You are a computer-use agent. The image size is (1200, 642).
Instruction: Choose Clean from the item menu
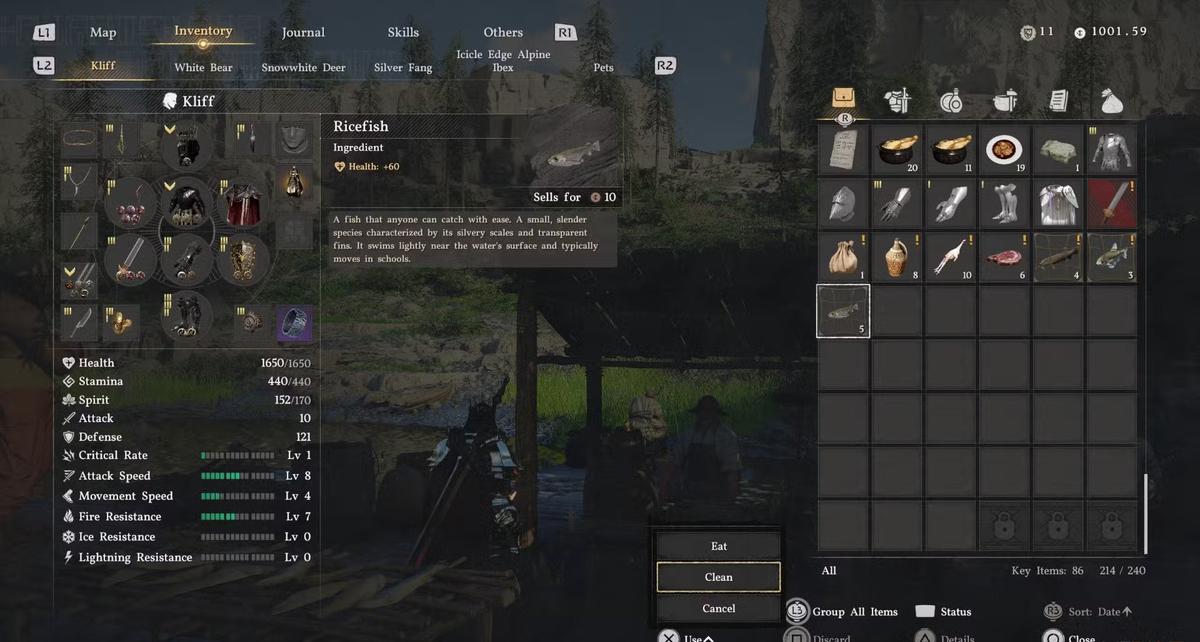point(718,577)
